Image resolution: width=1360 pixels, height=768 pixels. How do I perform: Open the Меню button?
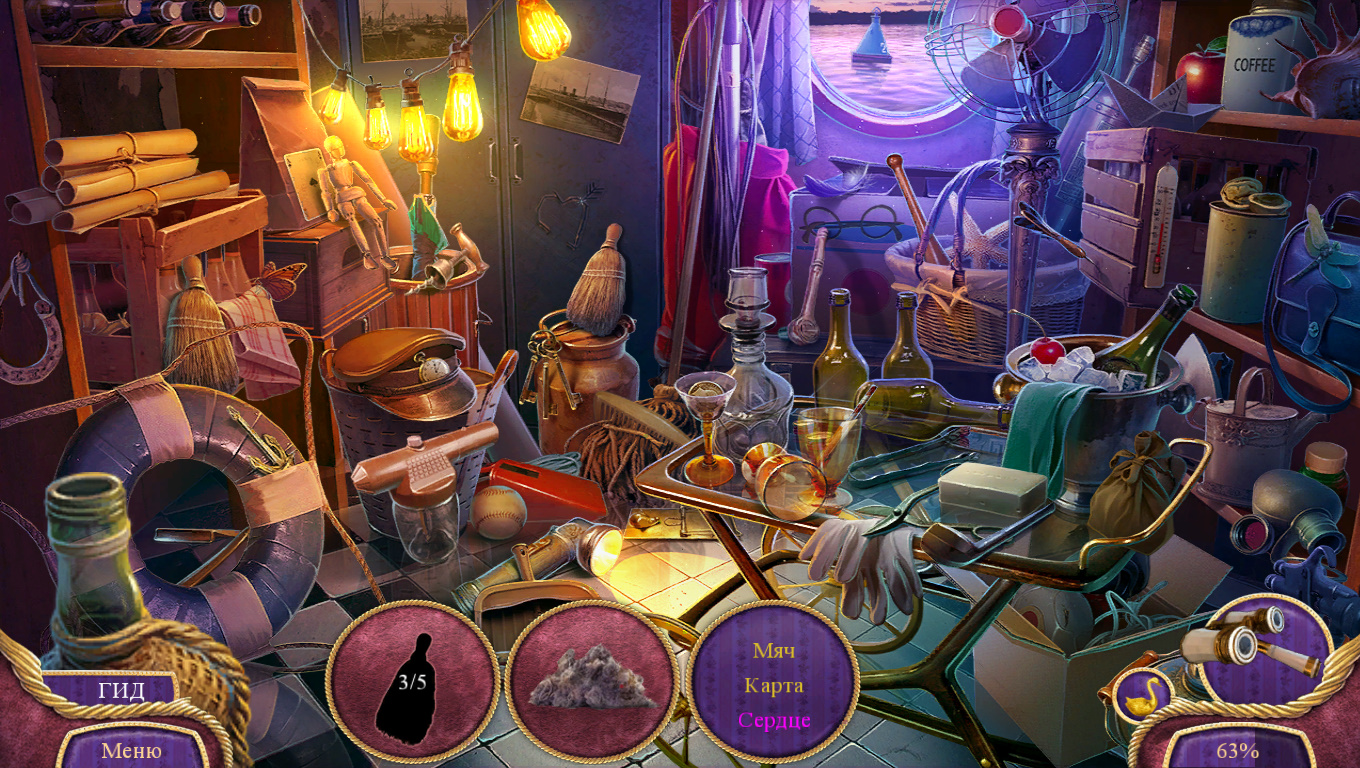tap(131, 750)
